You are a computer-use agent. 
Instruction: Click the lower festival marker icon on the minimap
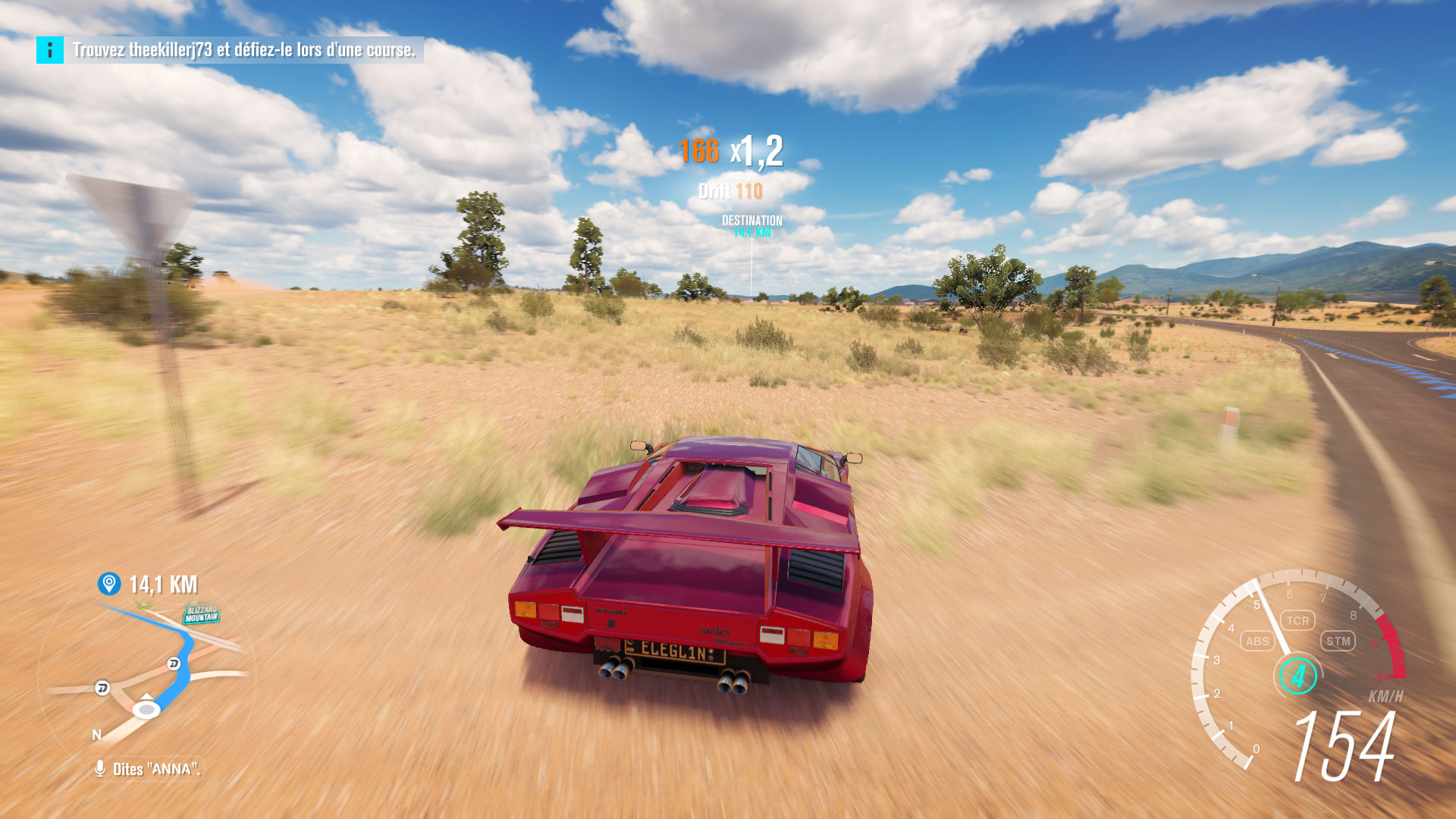[101, 688]
